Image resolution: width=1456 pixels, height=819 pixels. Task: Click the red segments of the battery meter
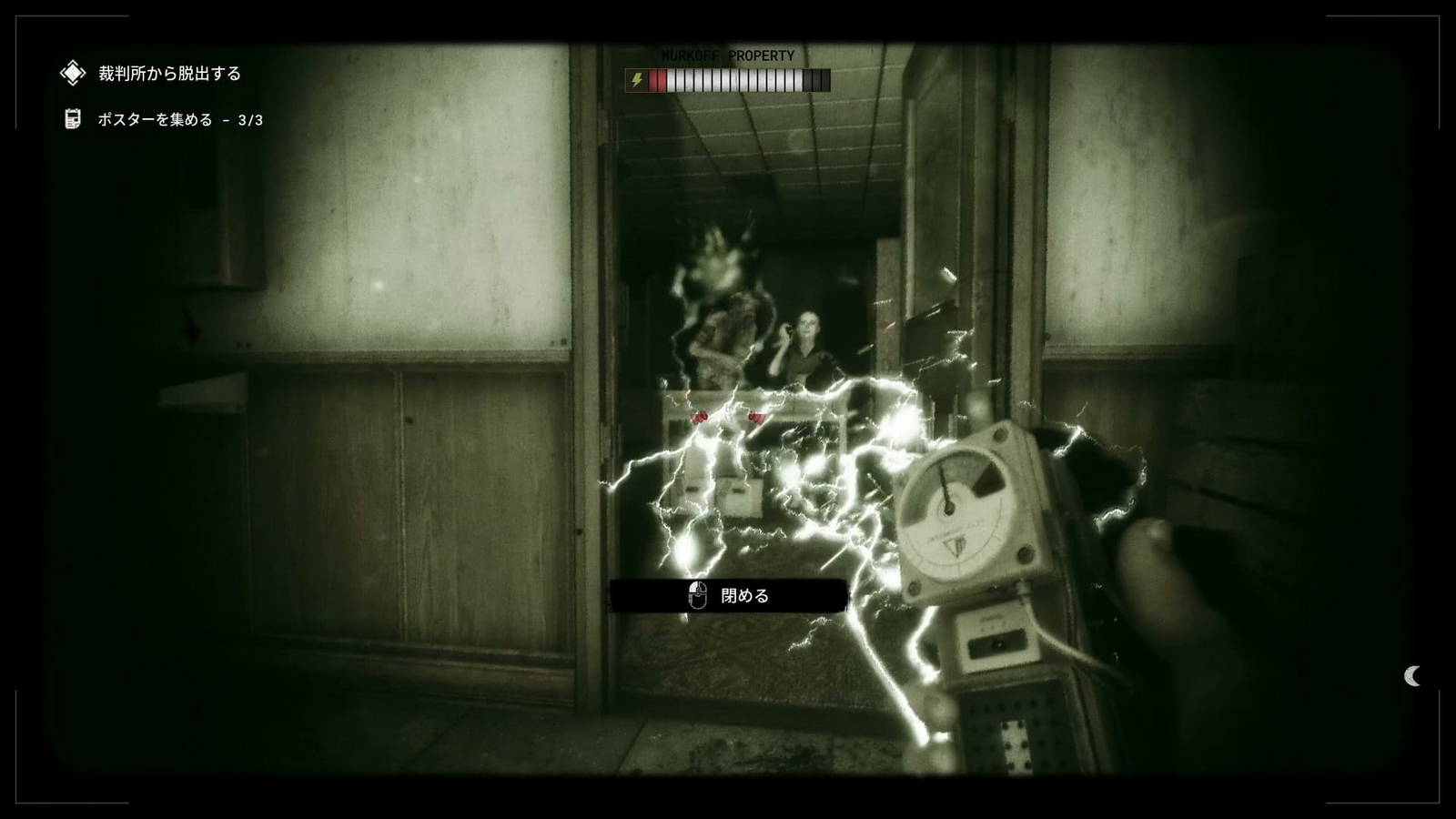coord(657,80)
